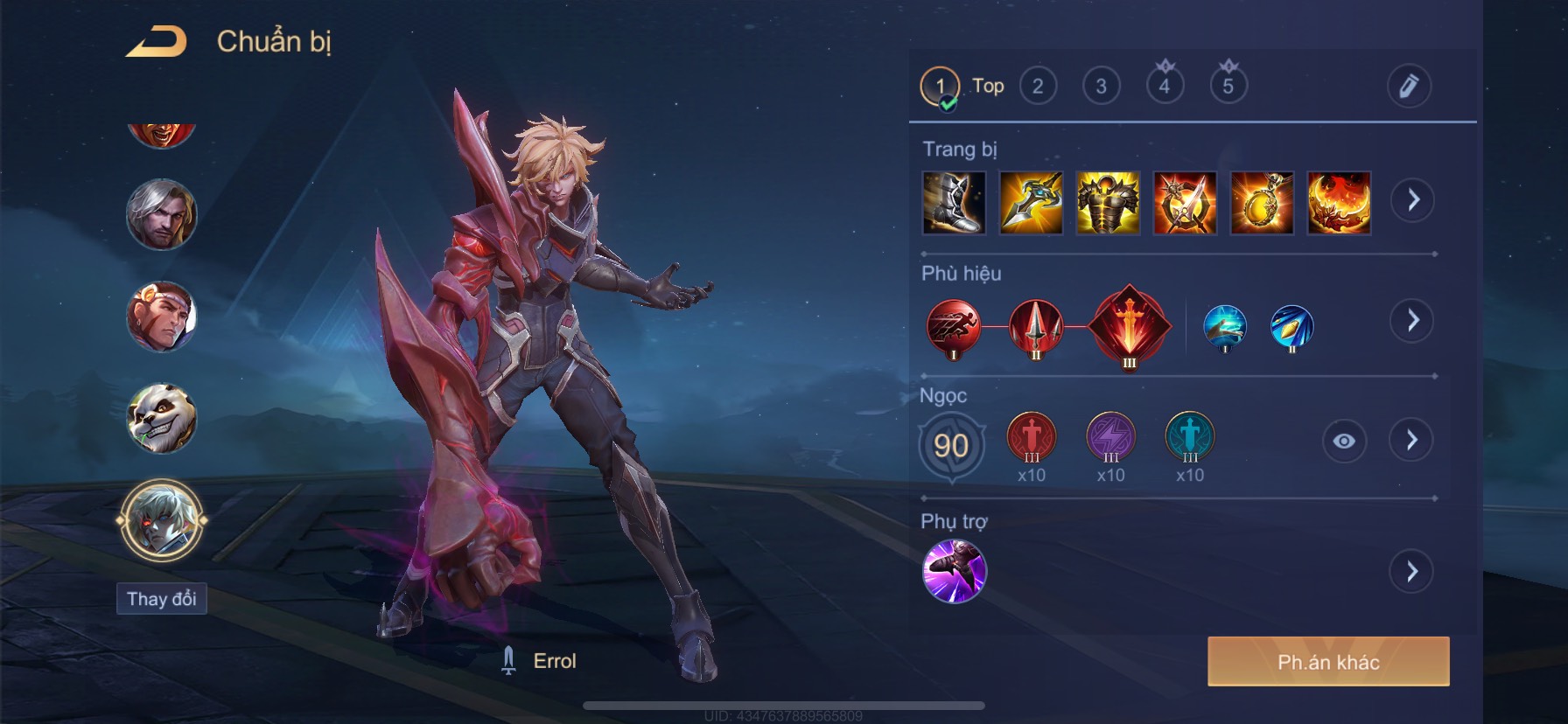Switch to build preset 3
This screenshot has height=724, width=1568.
(1102, 86)
